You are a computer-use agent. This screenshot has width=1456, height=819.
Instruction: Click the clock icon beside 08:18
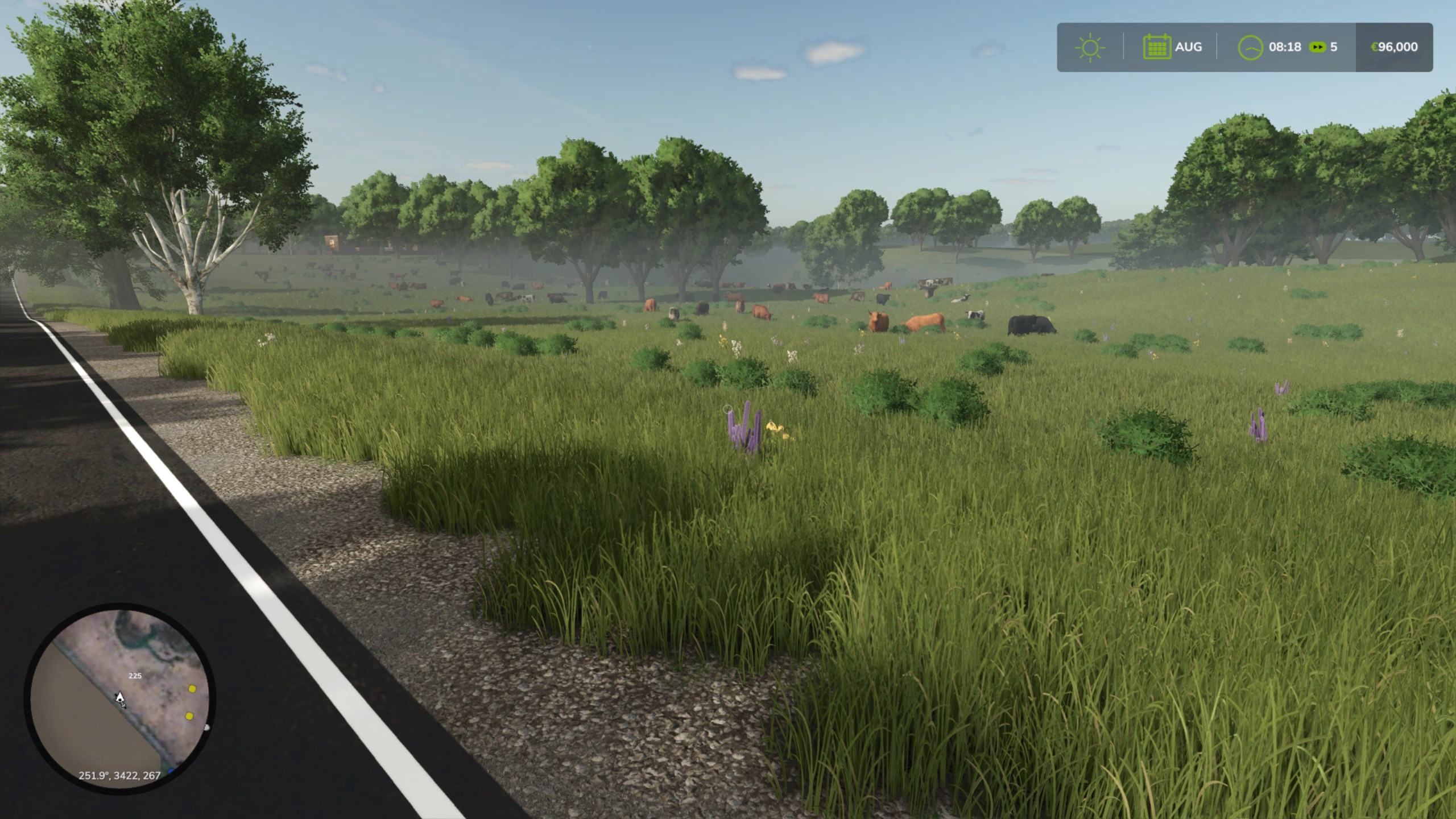pos(1250,47)
